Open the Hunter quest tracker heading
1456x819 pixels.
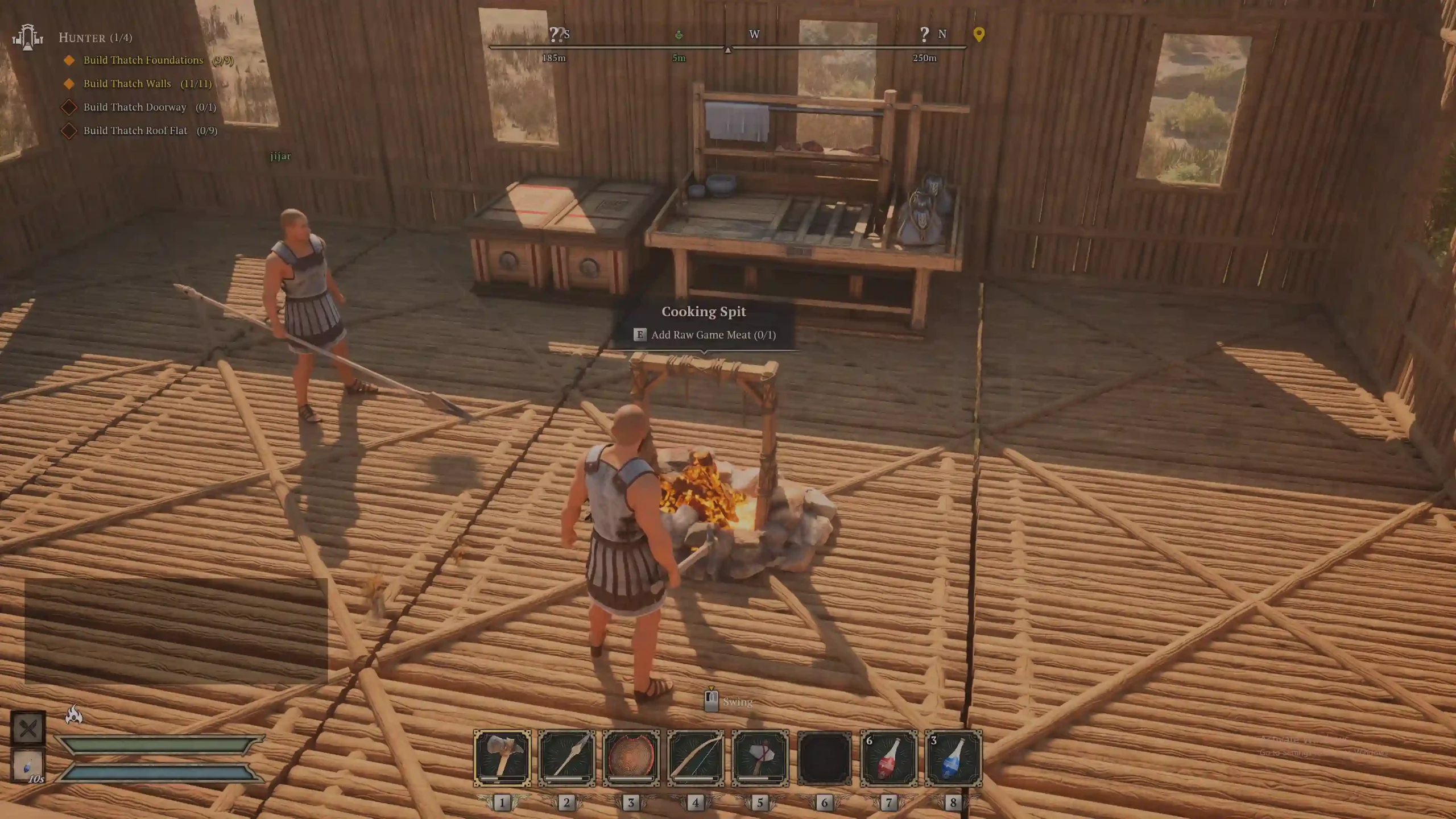(x=96, y=38)
